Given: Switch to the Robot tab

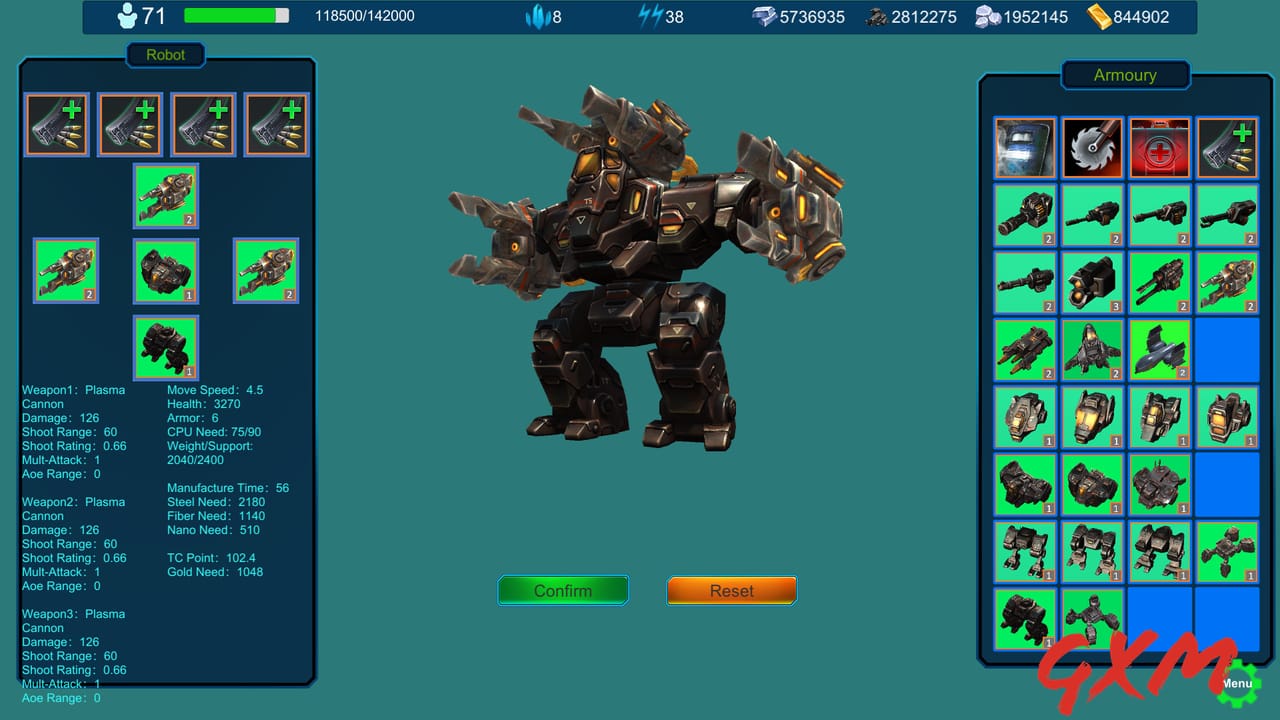Looking at the screenshot, I should coord(166,55).
